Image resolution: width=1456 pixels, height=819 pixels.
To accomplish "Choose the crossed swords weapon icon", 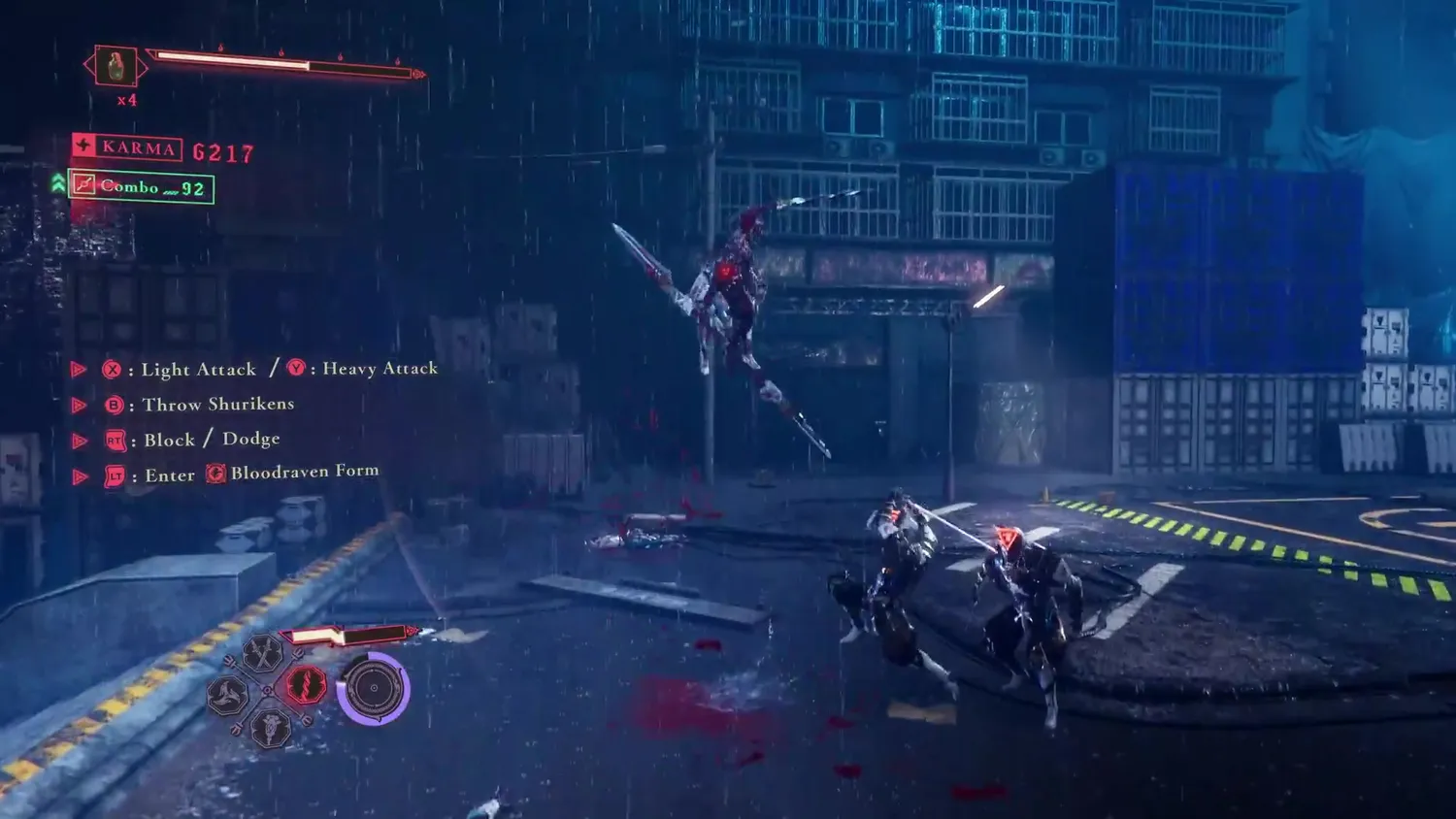I will [x=262, y=654].
